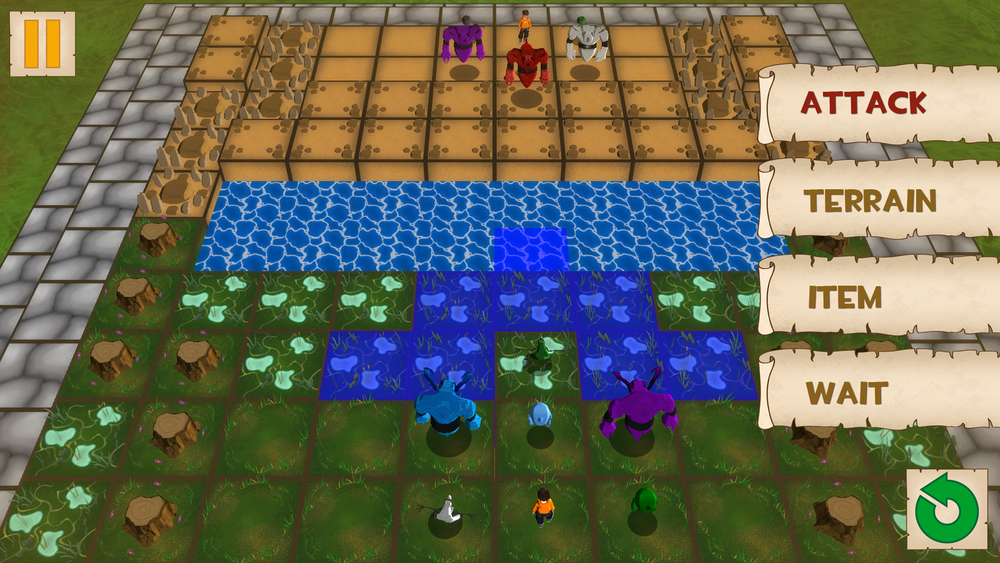Pick the Wait command

pyautogui.click(x=848, y=393)
